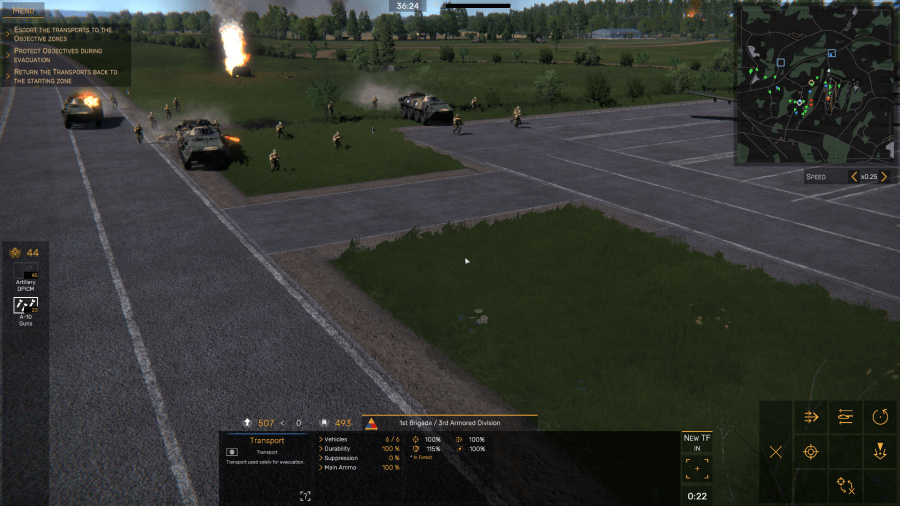Issue the fast move triple-arrow command
The height and width of the screenshot is (506, 900).
coord(811,417)
